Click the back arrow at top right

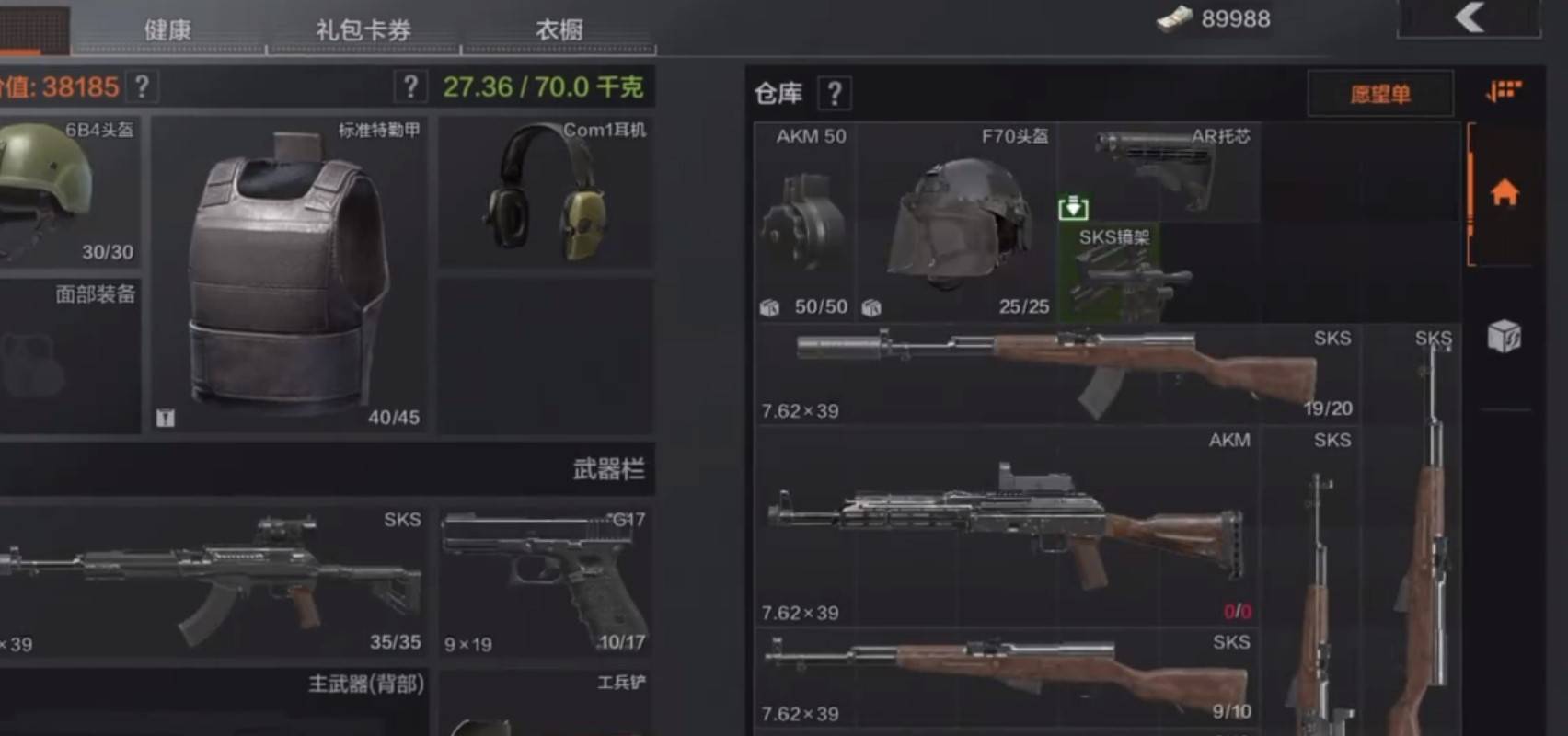[x=1470, y=21]
